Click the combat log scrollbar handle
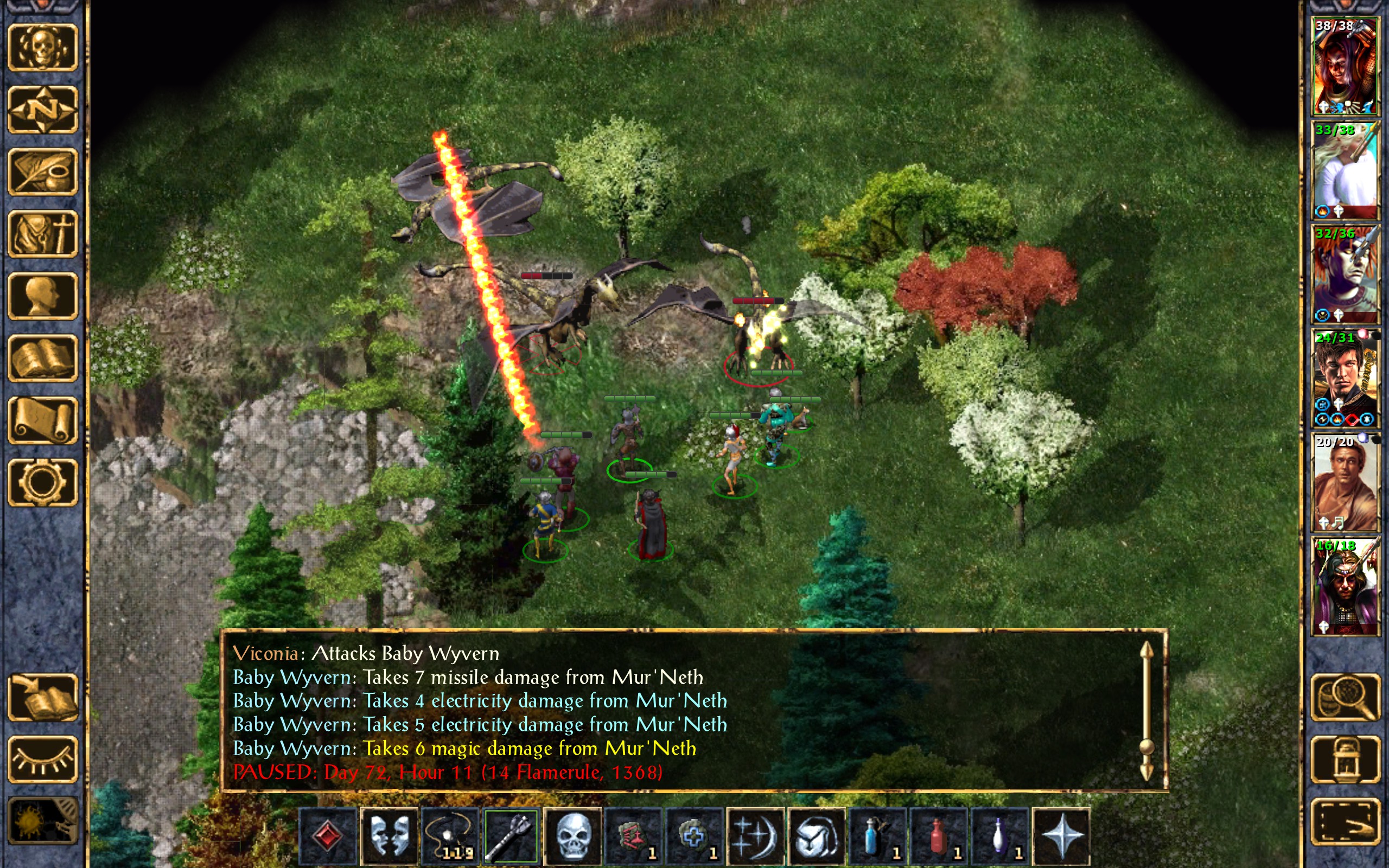The height and width of the screenshot is (868, 1389). 1146,746
